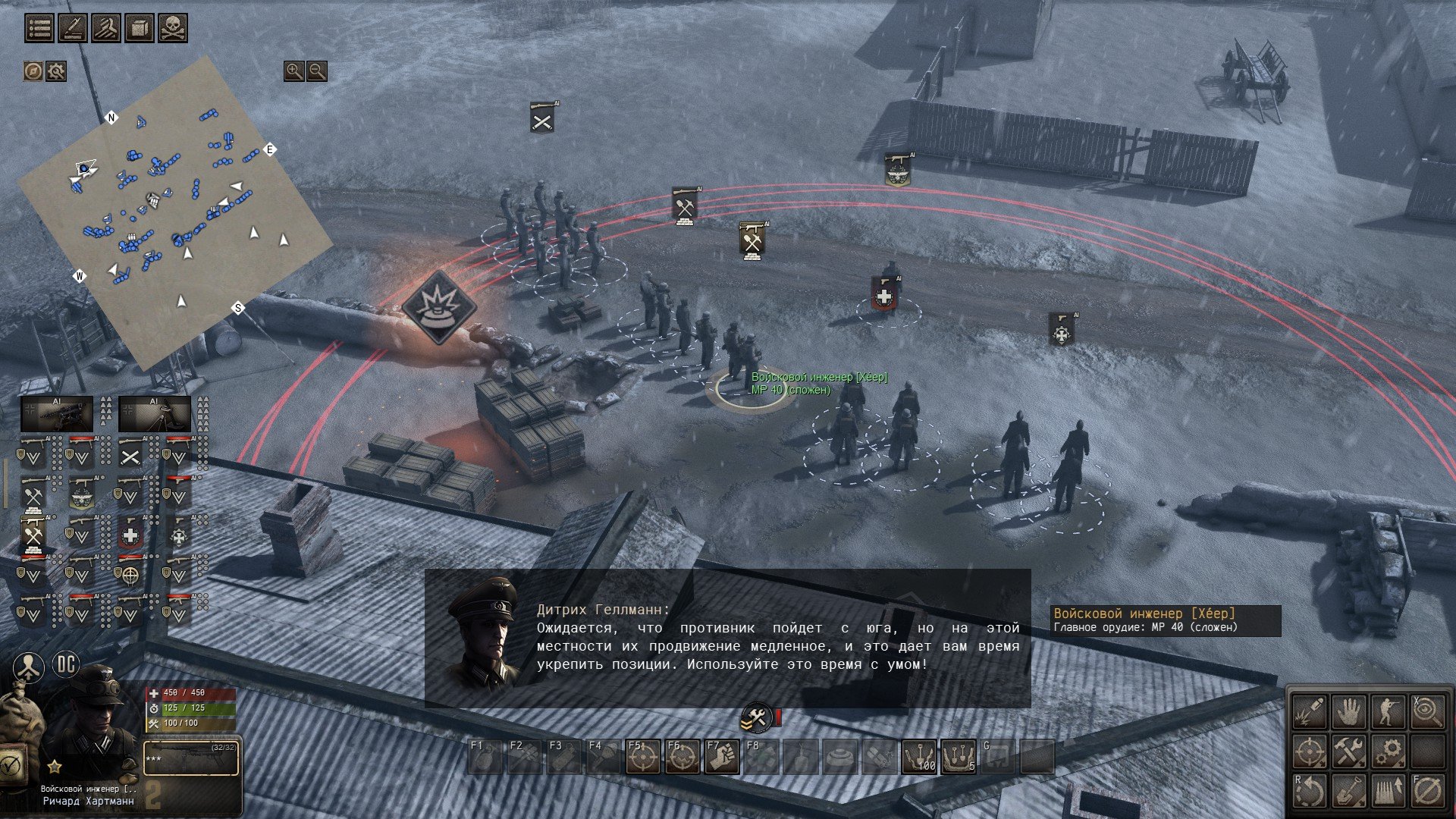Choose the shovel dig command

click(x=1349, y=791)
